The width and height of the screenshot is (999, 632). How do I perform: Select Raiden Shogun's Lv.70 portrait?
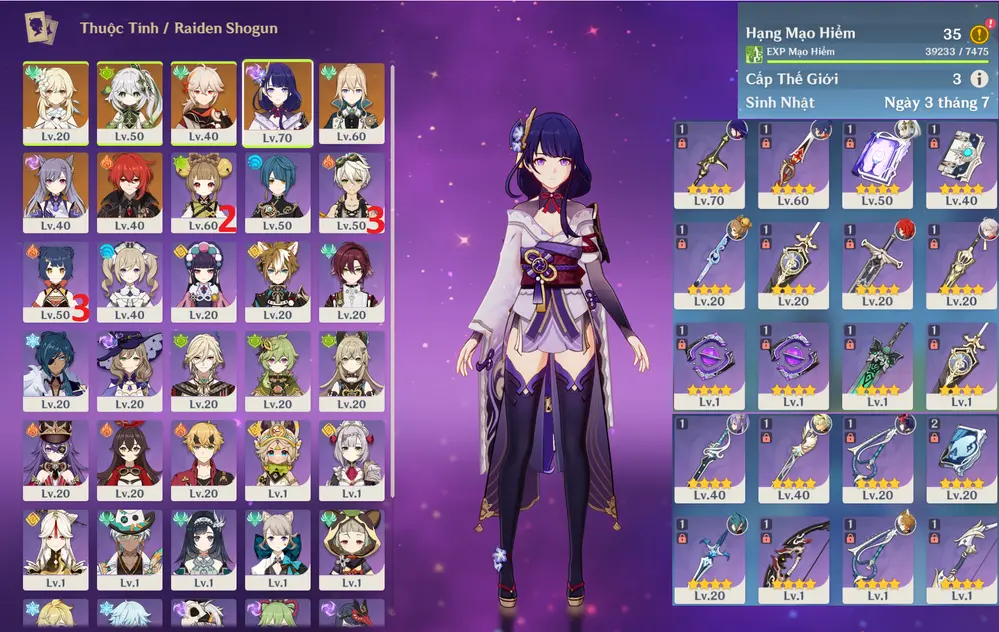(277, 102)
